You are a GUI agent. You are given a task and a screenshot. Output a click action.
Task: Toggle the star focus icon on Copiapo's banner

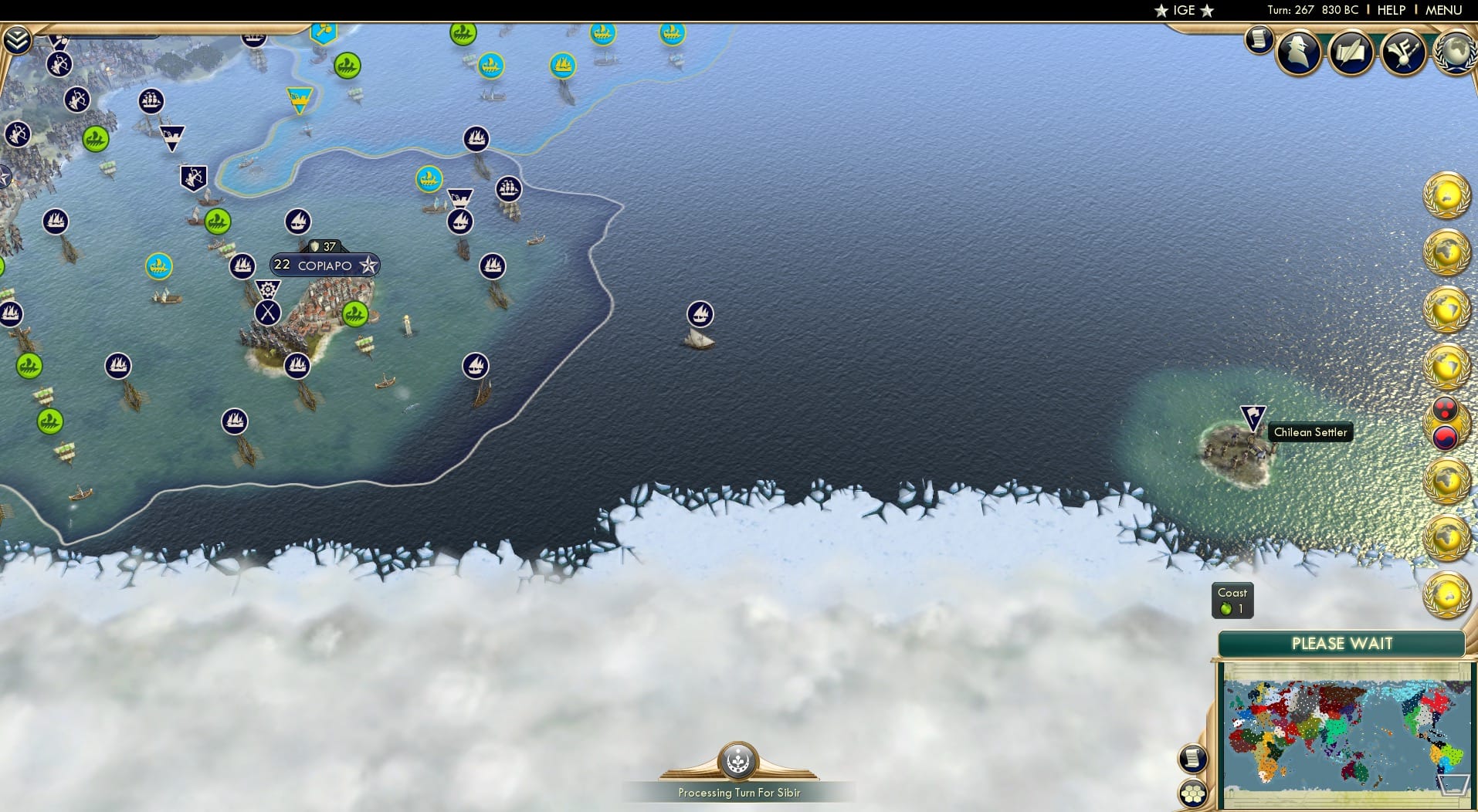coord(368,265)
